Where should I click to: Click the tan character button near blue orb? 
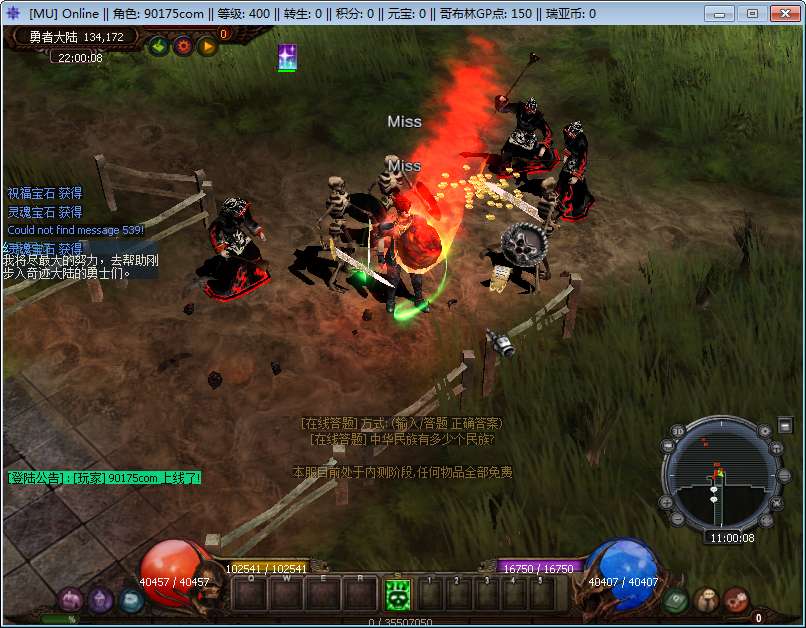(x=706, y=600)
